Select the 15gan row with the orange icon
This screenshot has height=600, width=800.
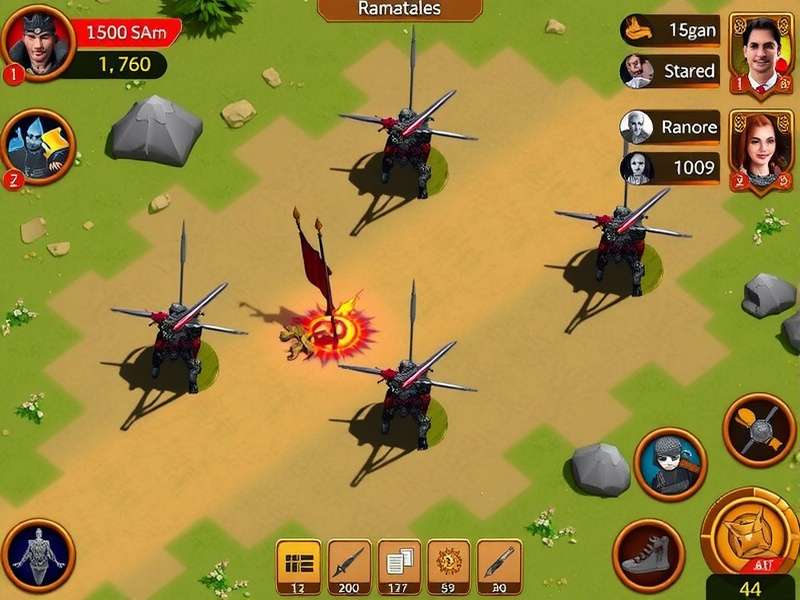pos(670,30)
